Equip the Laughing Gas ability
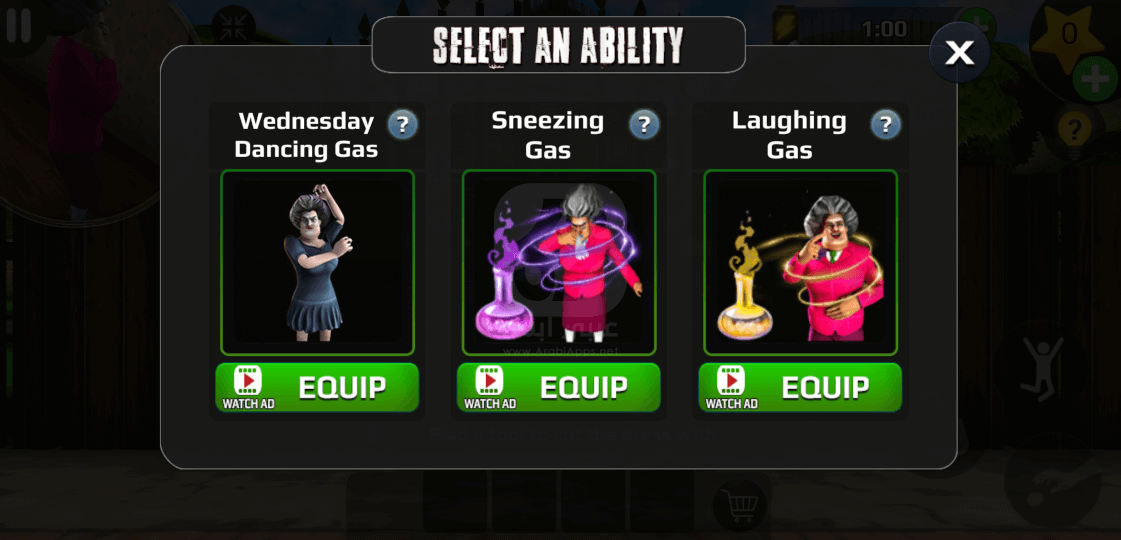1121x540 pixels. click(x=800, y=387)
